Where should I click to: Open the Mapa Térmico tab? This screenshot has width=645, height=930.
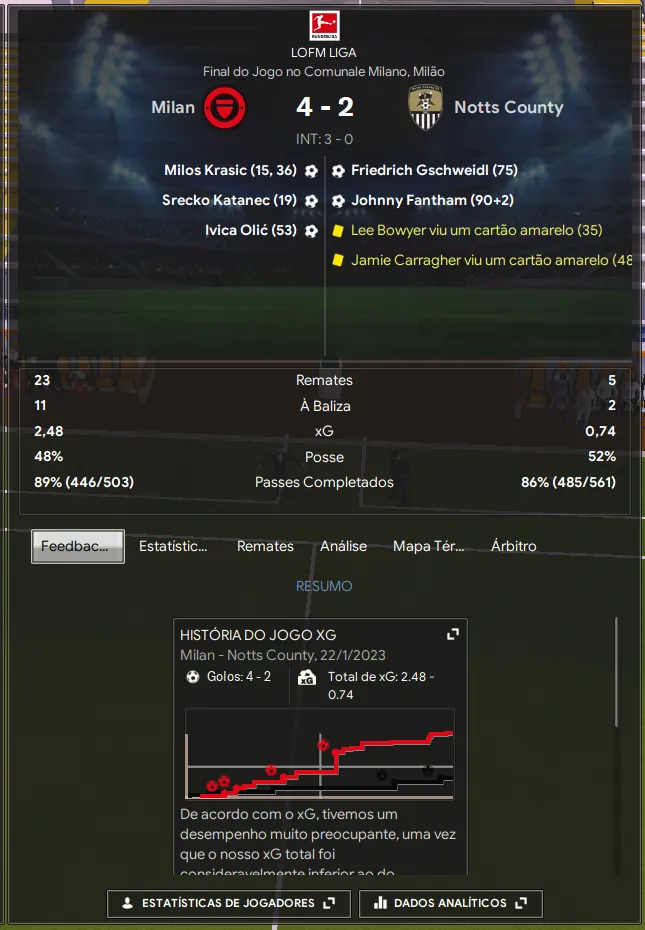(x=429, y=547)
